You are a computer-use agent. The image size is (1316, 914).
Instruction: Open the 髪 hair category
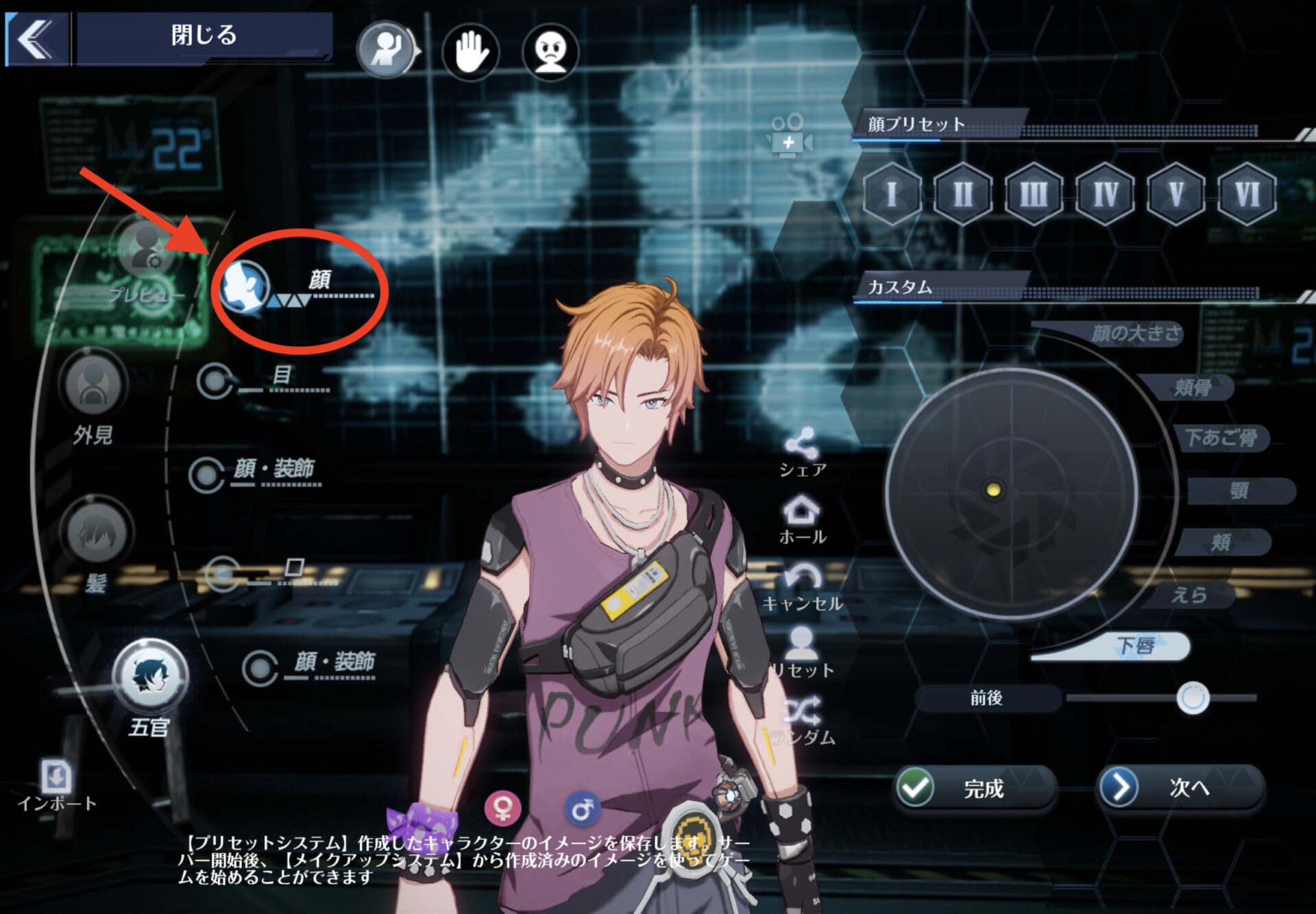click(97, 536)
